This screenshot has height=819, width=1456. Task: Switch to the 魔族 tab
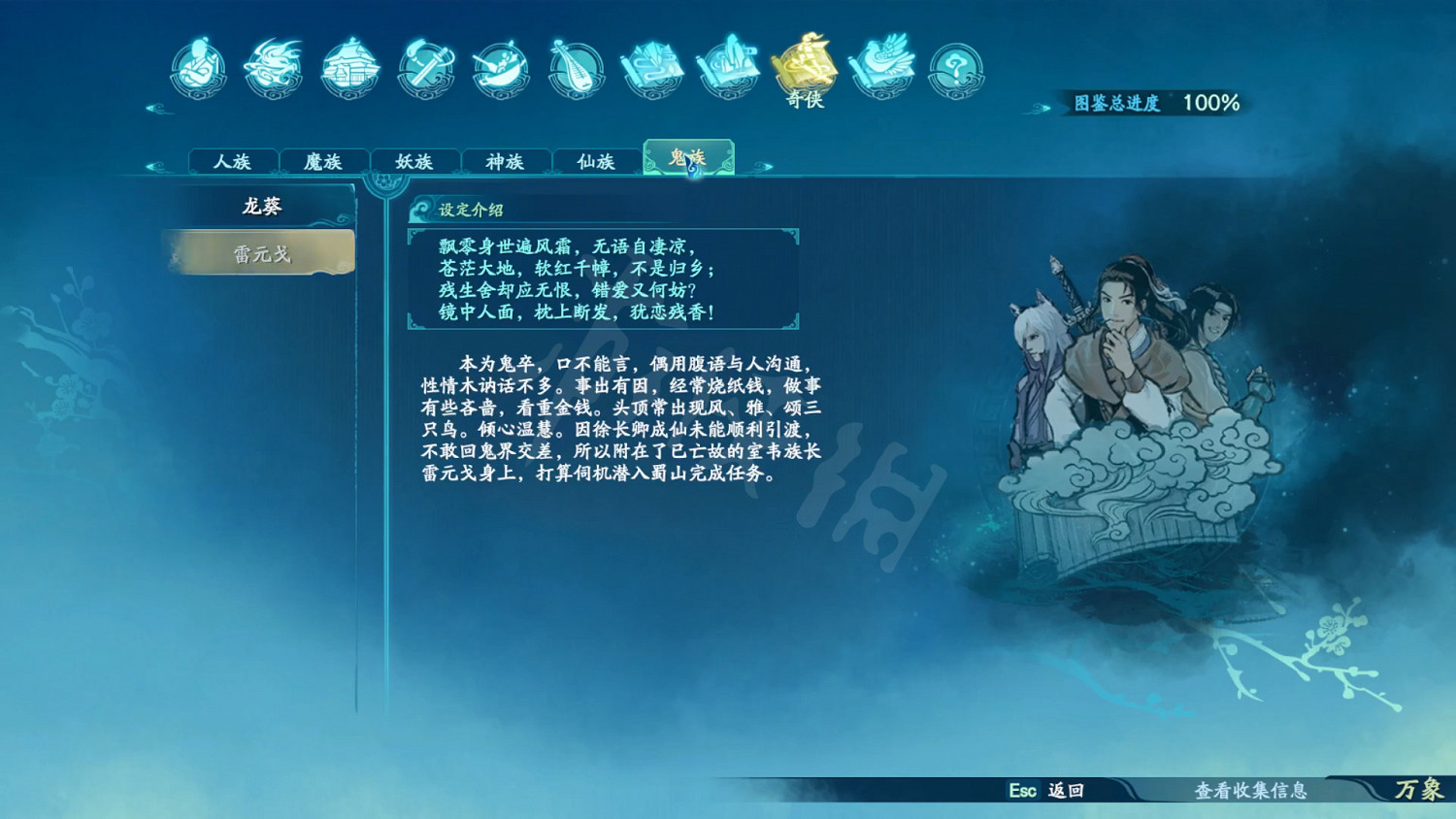[x=324, y=161]
